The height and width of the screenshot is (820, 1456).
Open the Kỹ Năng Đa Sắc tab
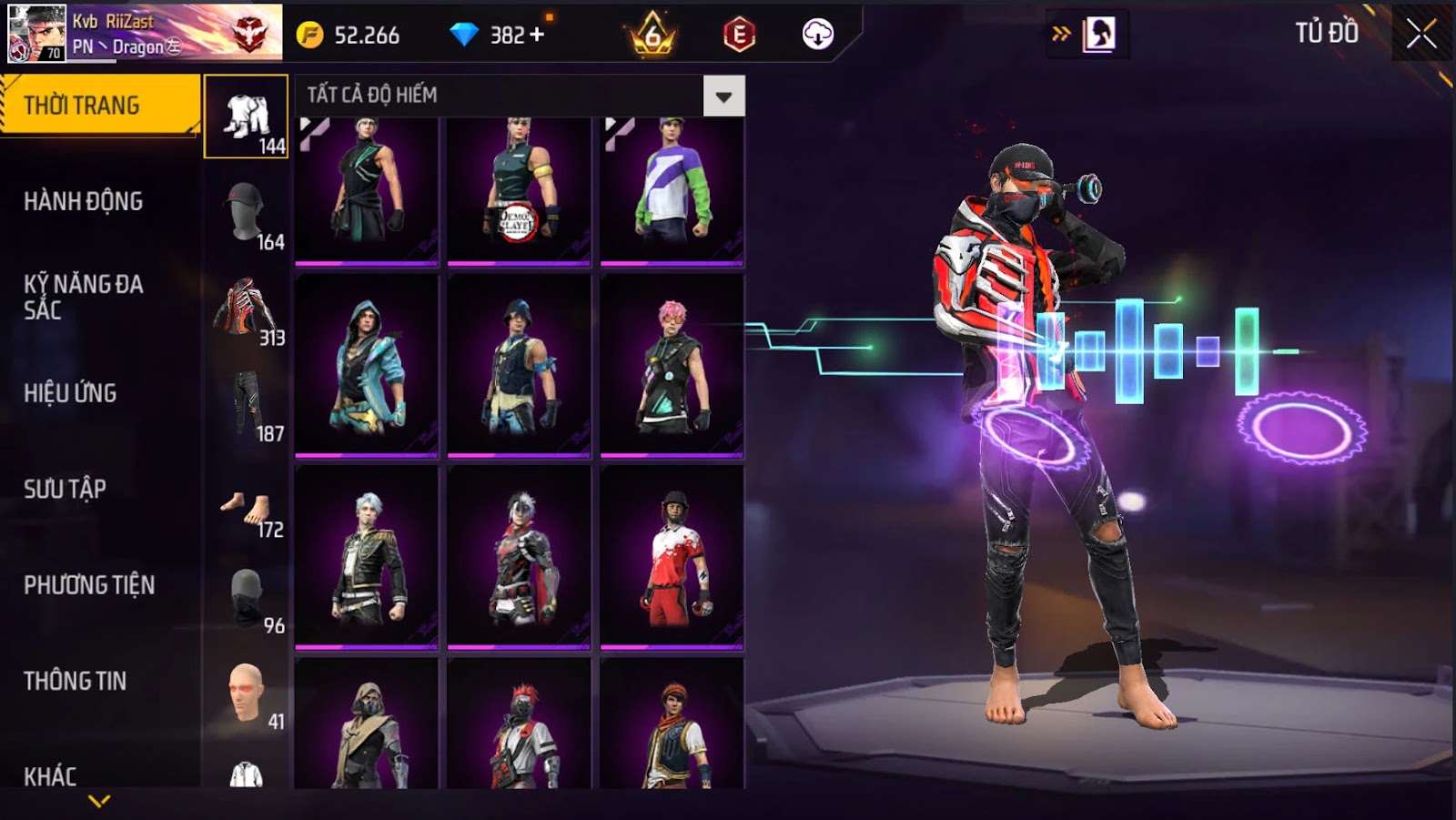point(84,297)
